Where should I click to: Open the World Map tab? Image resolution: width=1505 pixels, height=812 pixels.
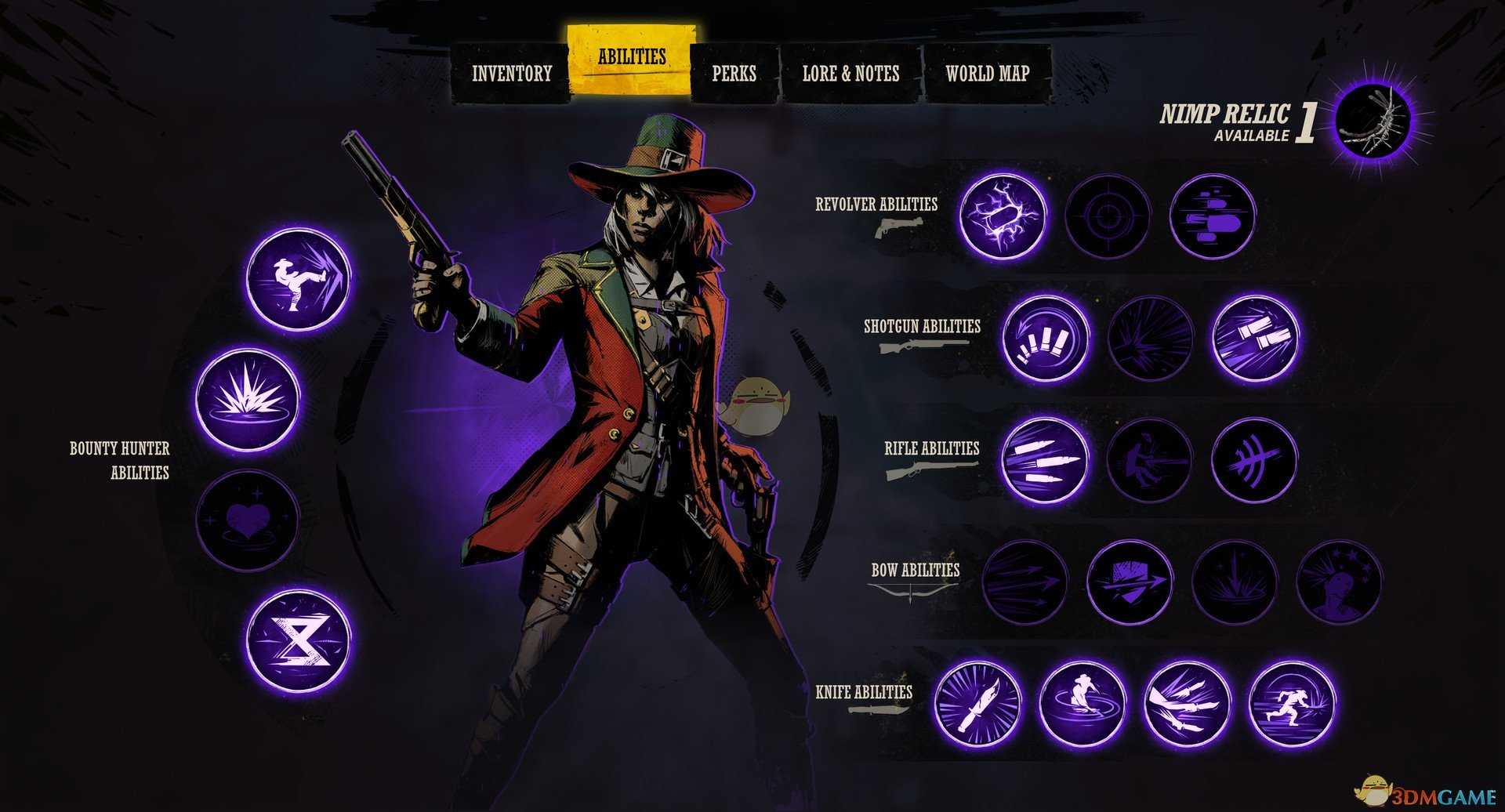pyautogui.click(x=987, y=74)
